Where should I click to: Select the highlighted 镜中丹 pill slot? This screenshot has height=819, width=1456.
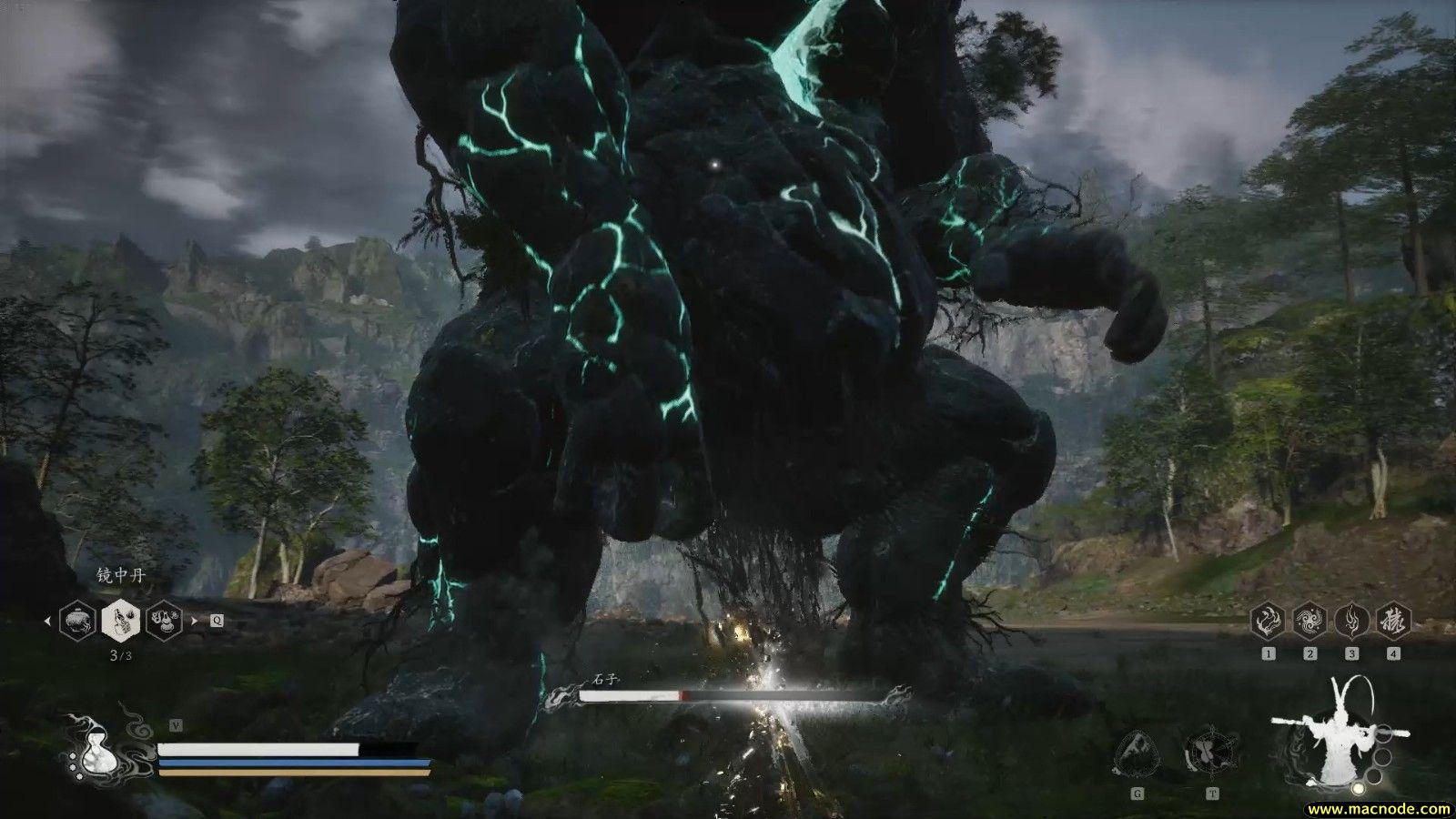point(120,621)
